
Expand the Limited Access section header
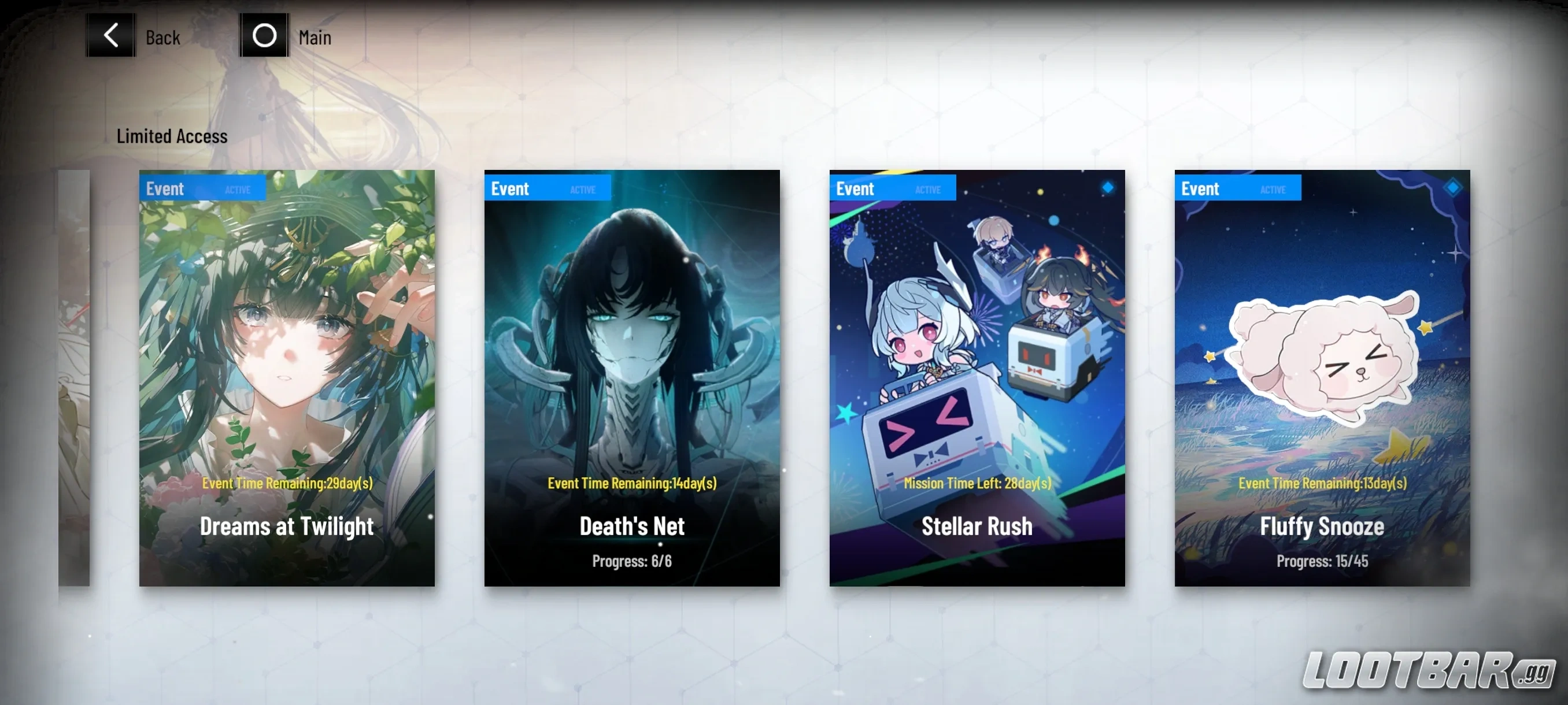(172, 136)
